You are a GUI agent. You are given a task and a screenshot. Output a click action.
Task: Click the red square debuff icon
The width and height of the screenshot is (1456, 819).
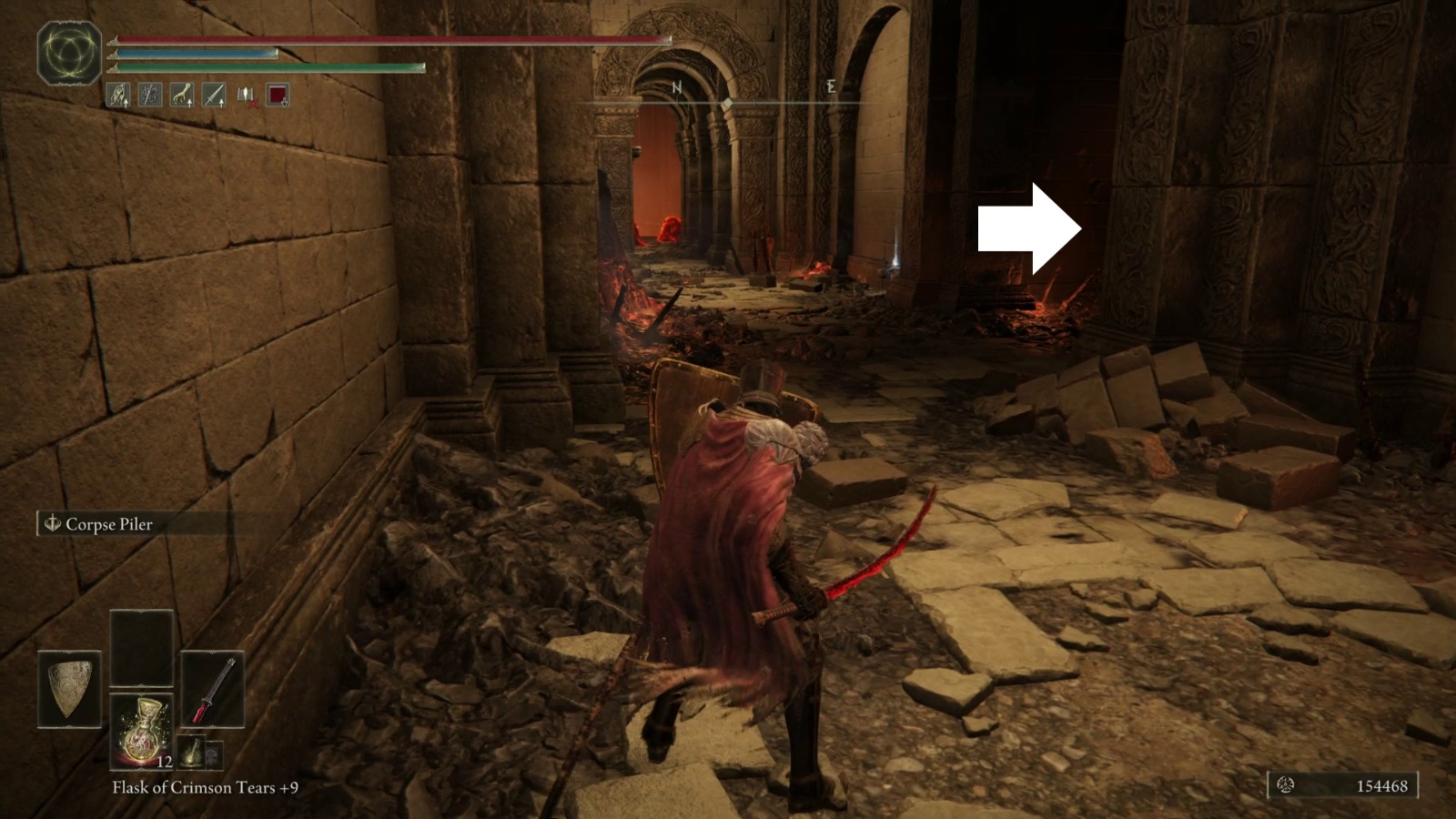277,95
